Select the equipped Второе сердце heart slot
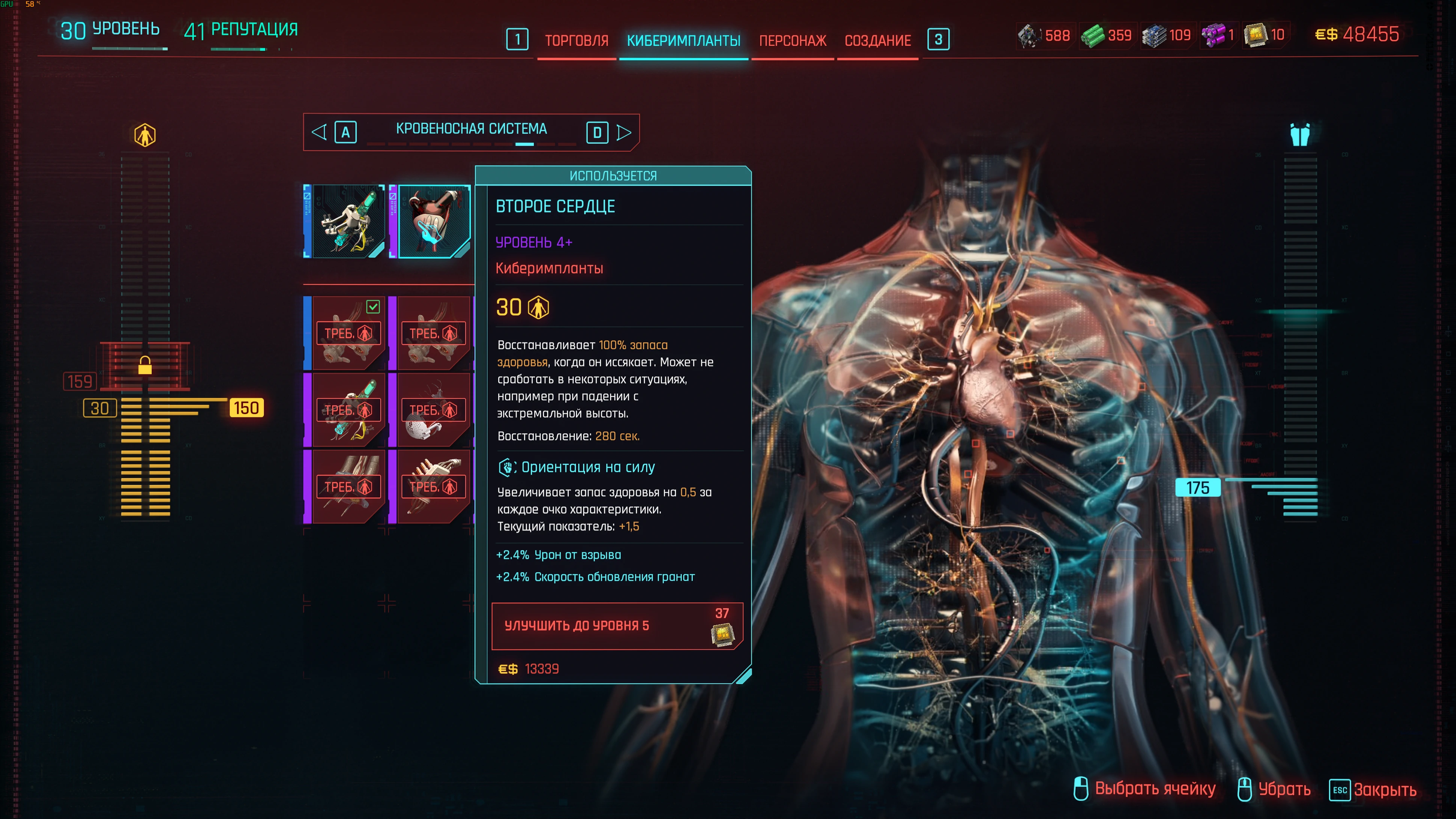 [434, 222]
